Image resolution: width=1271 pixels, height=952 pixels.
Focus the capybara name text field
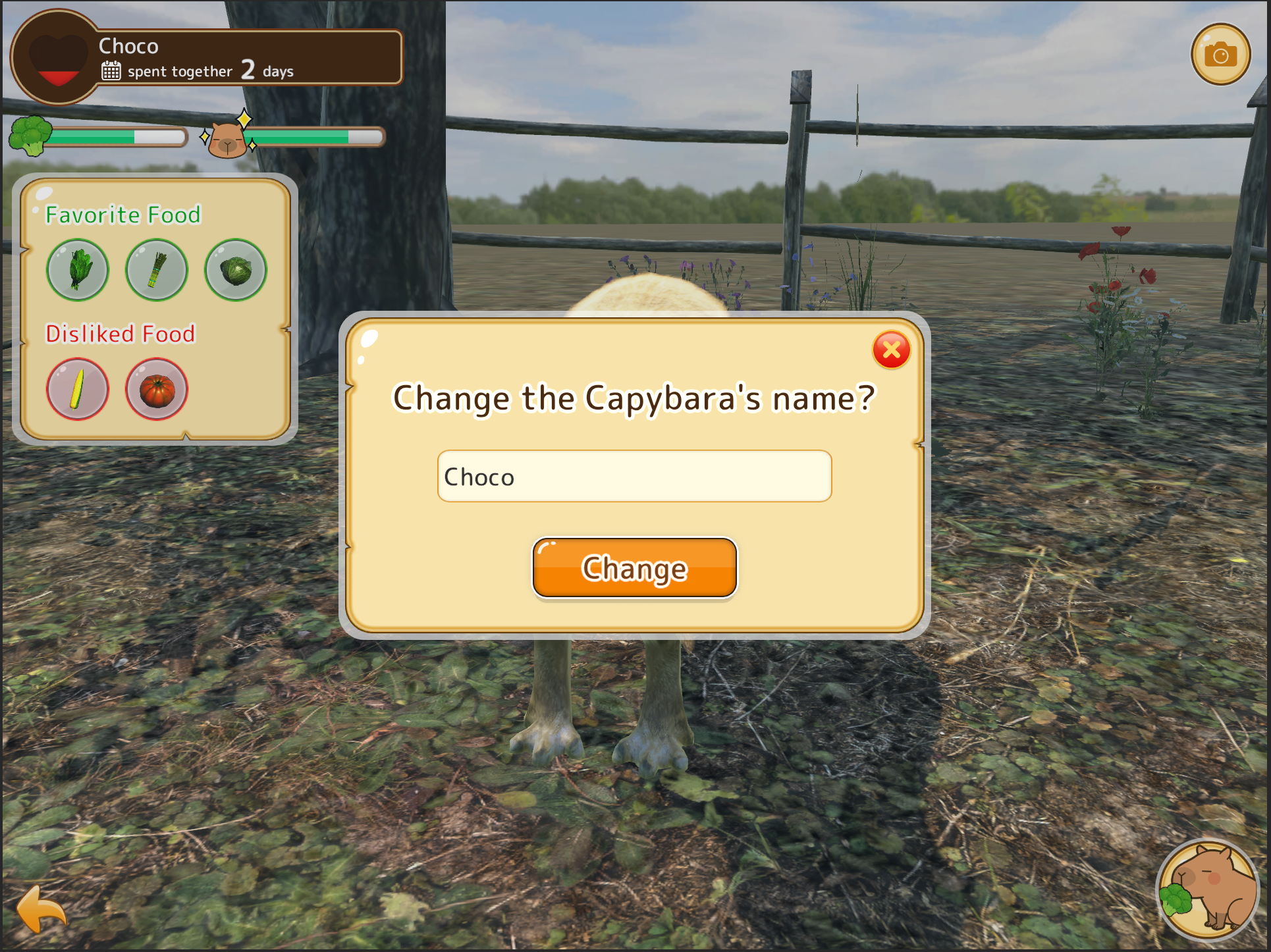point(634,476)
